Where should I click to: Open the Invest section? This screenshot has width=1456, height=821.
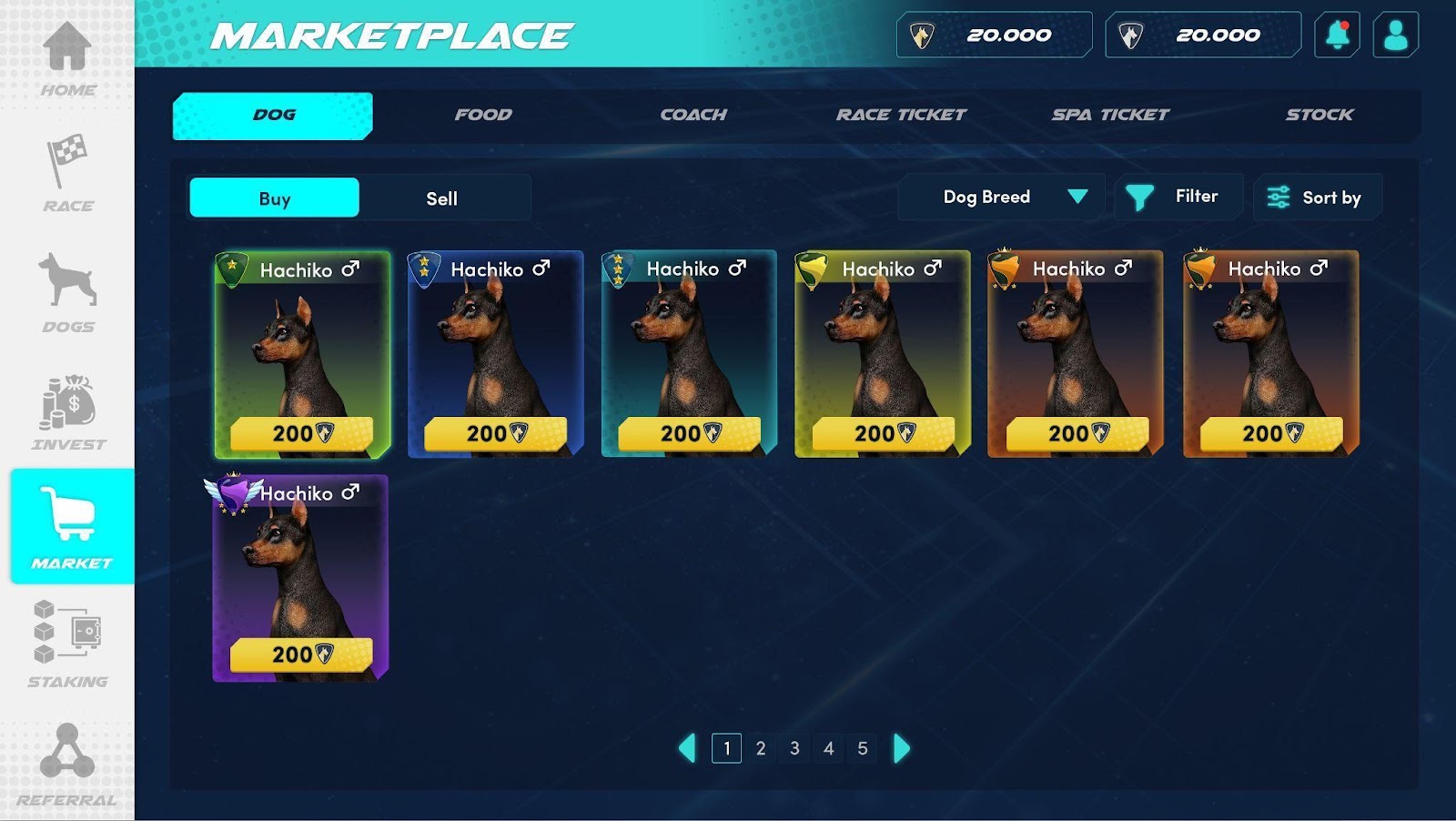[67, 412]
